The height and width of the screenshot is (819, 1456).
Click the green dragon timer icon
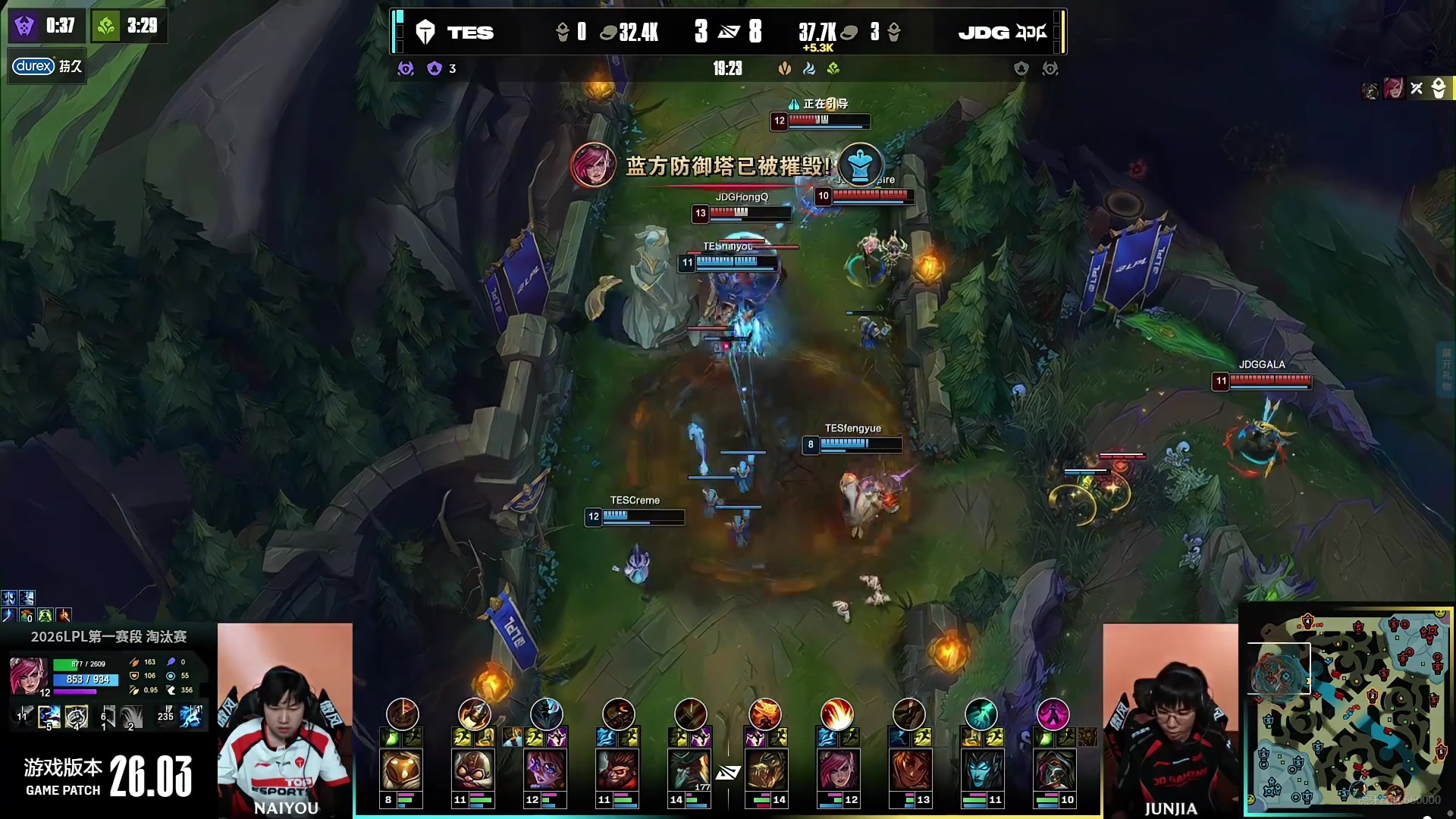point(106,27)
